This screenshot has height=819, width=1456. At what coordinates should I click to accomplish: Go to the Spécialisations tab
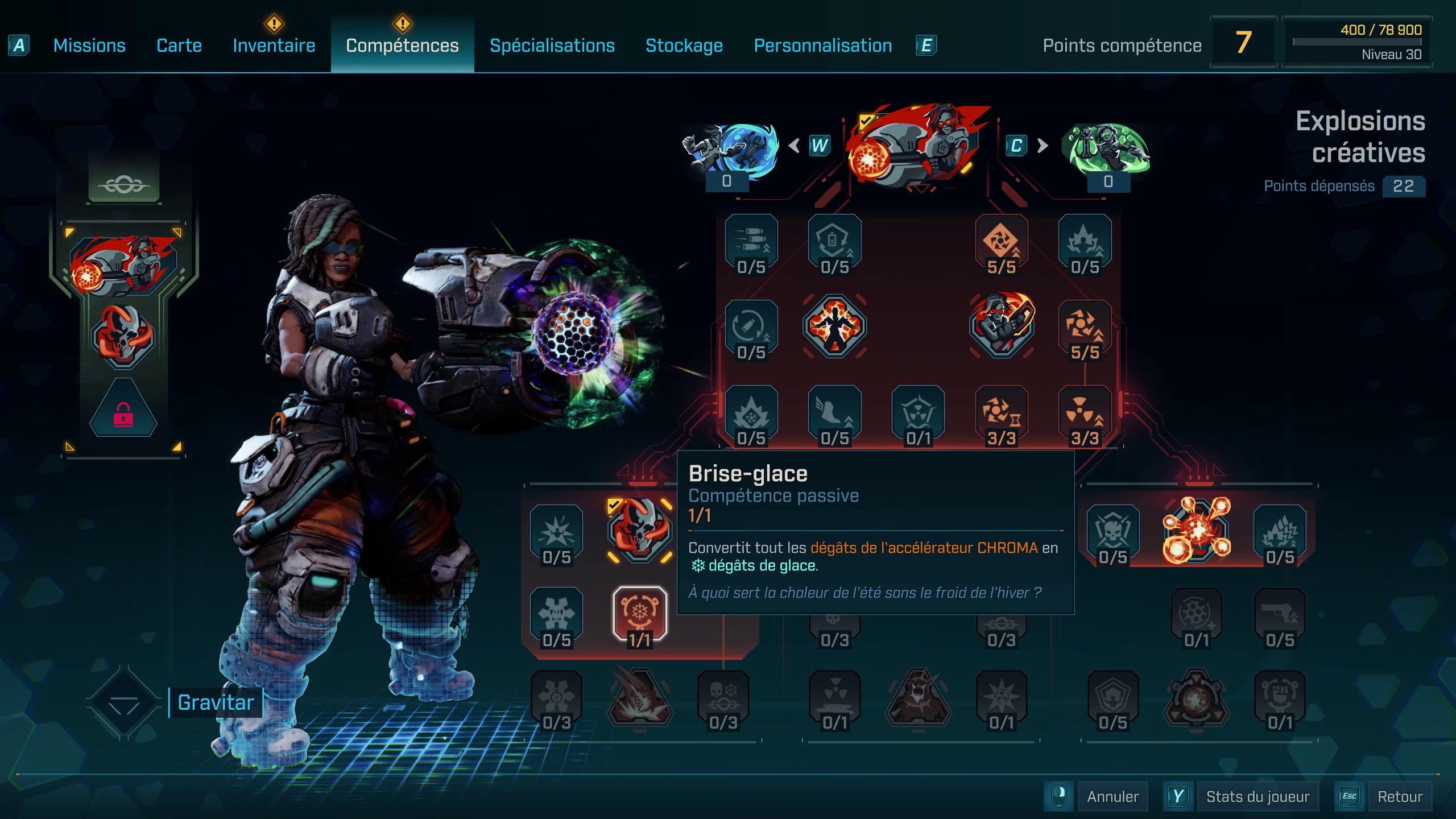point(552,45)
